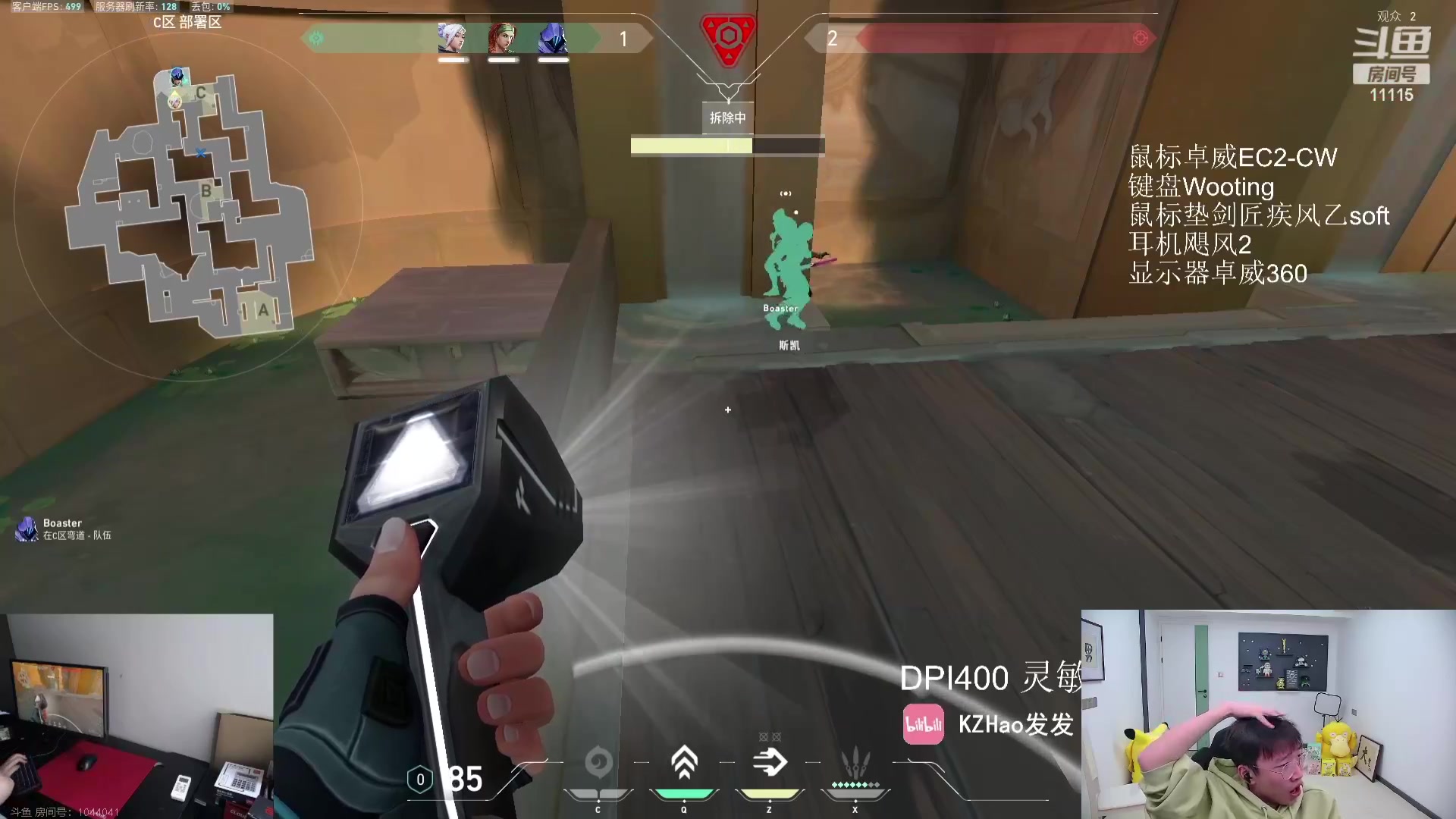This screenshot has height=819, width=1456.
Task: Use the Updraft double-chevron ability
Action: pos(684,763)
